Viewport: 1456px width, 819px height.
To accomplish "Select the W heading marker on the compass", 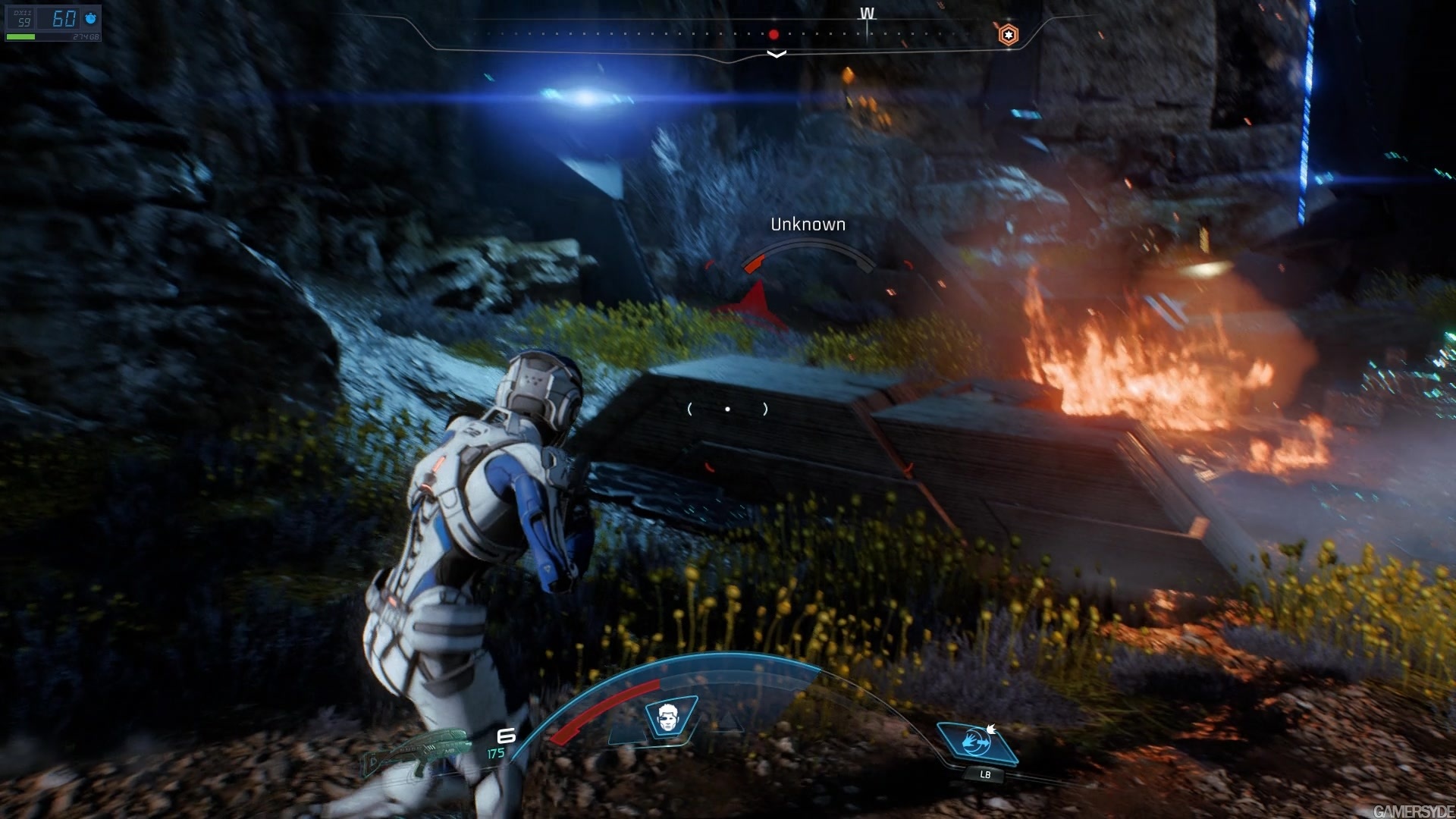I will click(867, 14).
